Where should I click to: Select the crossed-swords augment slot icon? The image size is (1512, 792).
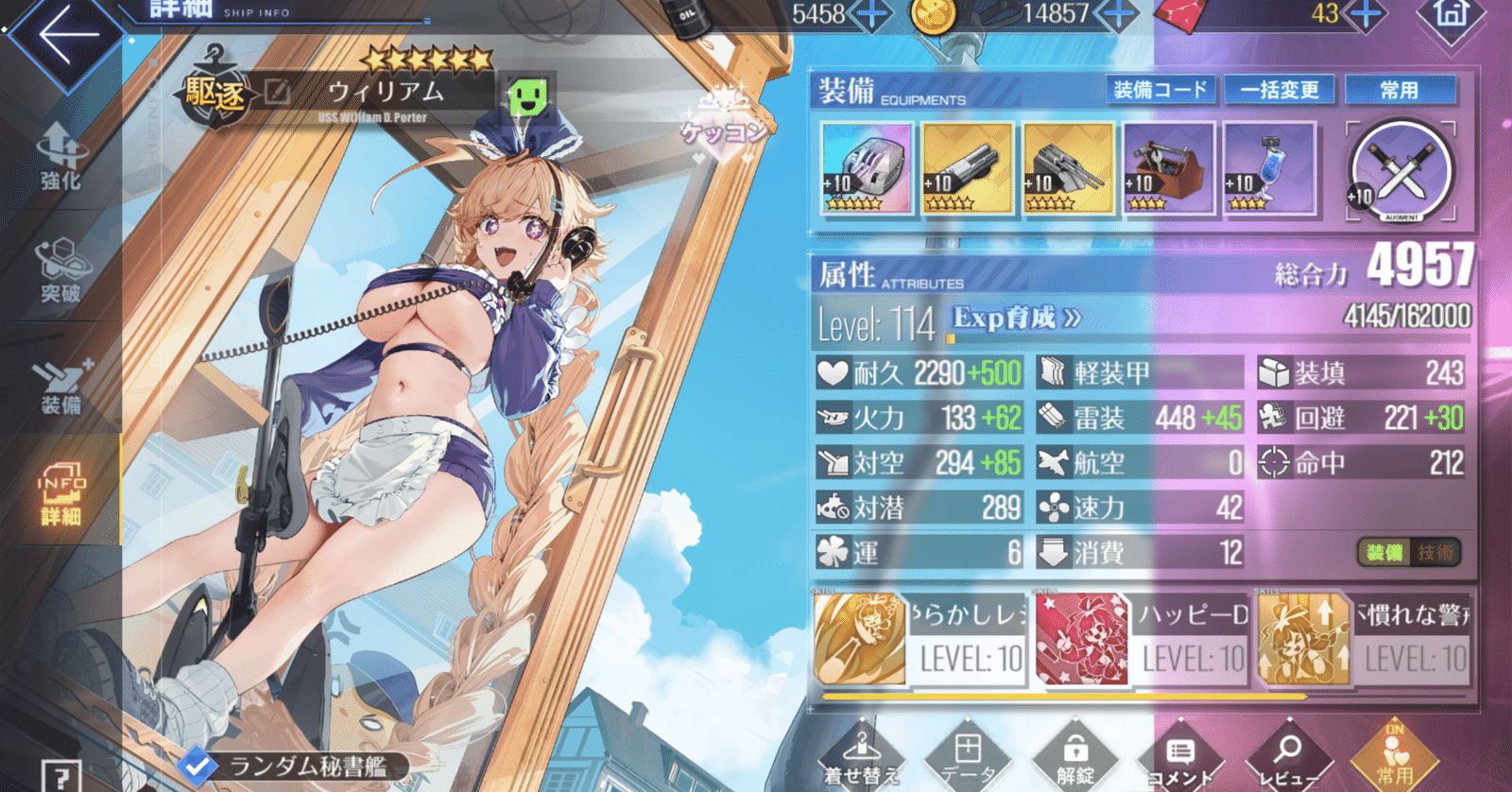point(1400,170)
